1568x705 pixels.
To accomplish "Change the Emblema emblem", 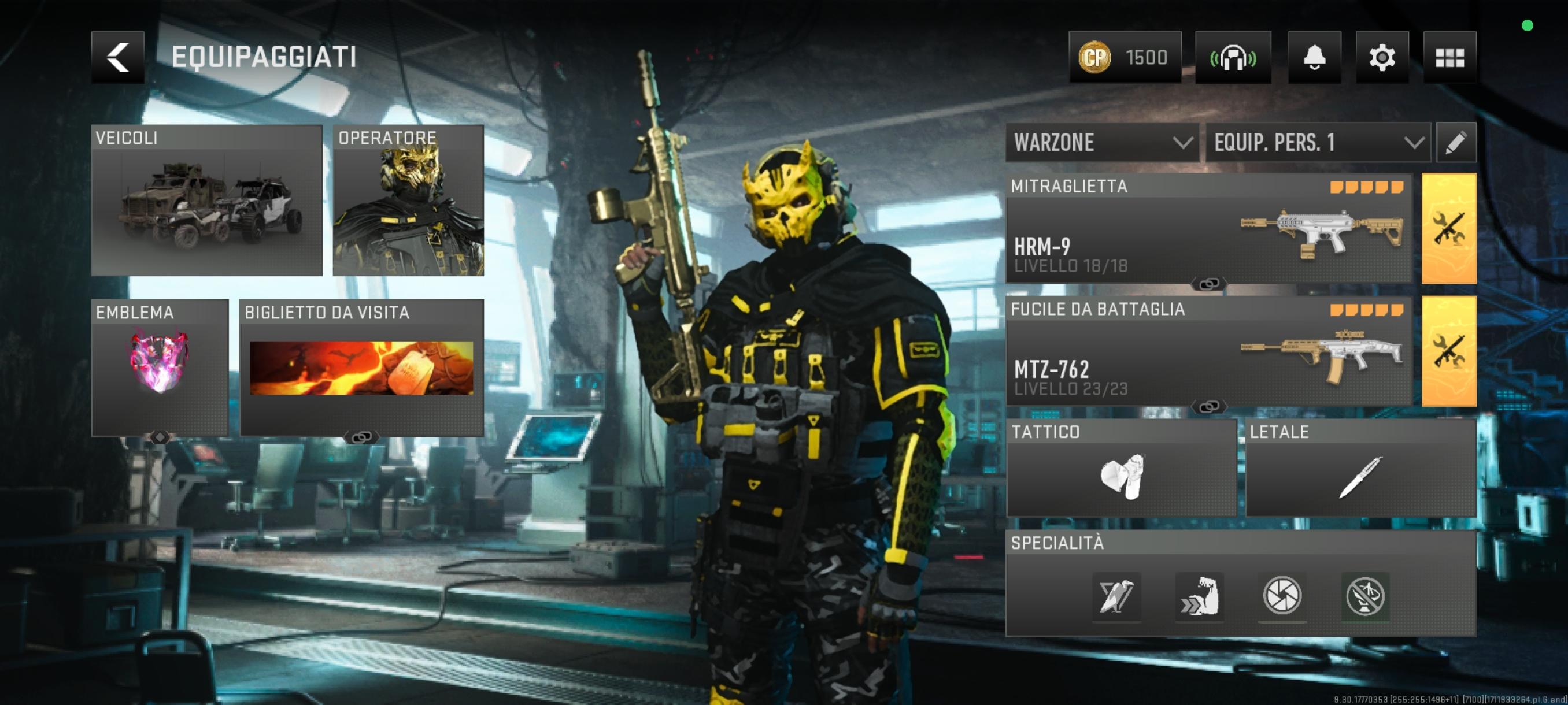I will point(160,367).
